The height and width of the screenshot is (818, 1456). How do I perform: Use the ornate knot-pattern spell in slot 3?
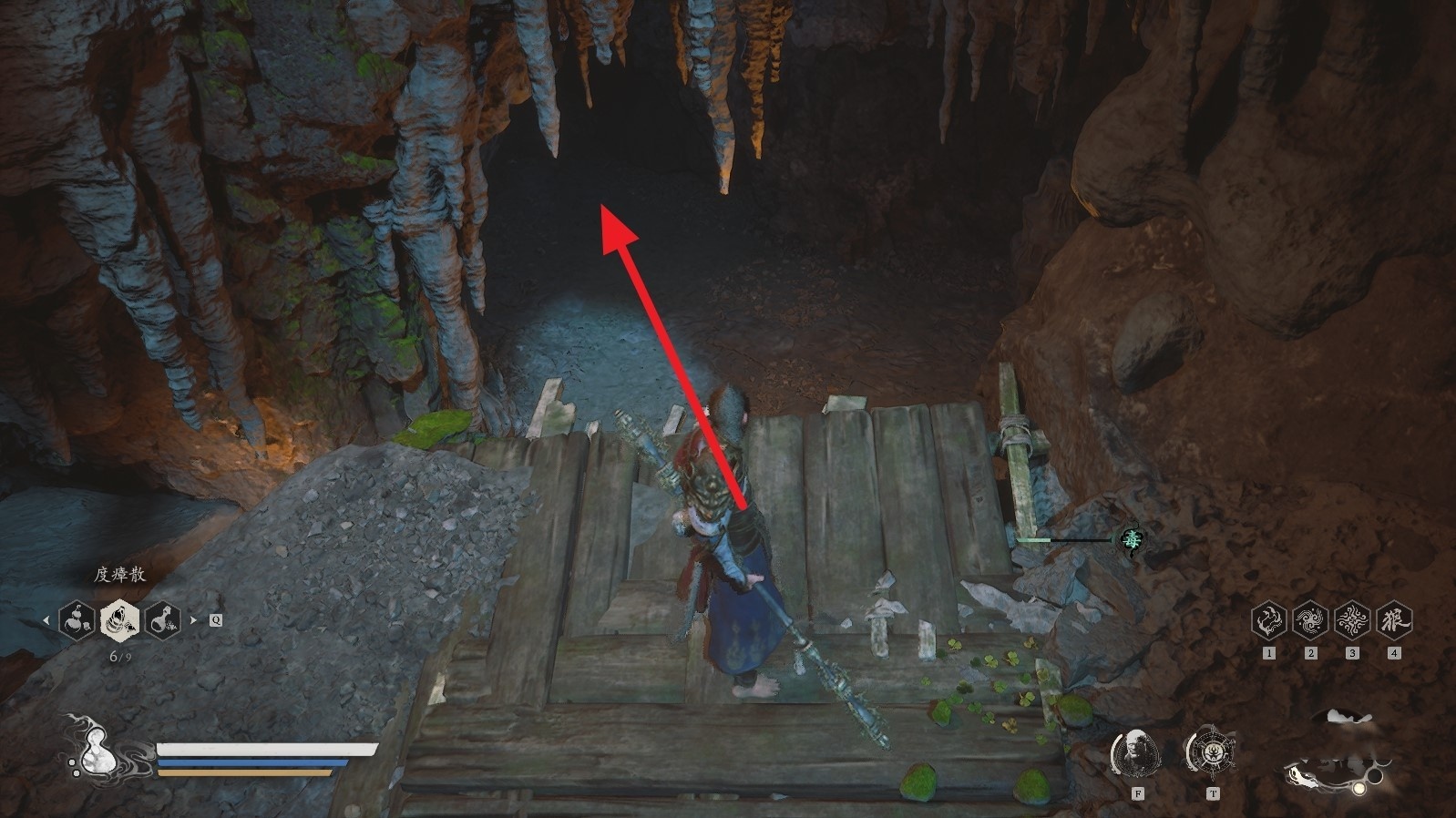(x=1352, y=620)
